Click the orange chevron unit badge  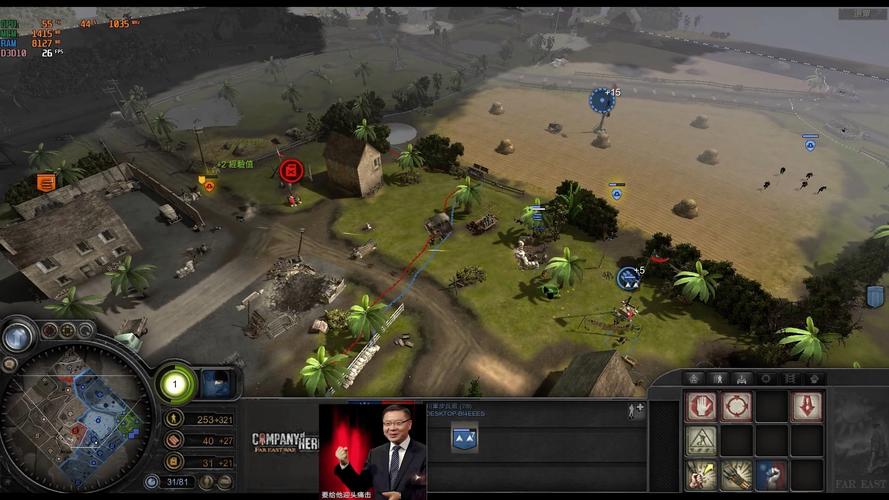(x=46, y=182)
